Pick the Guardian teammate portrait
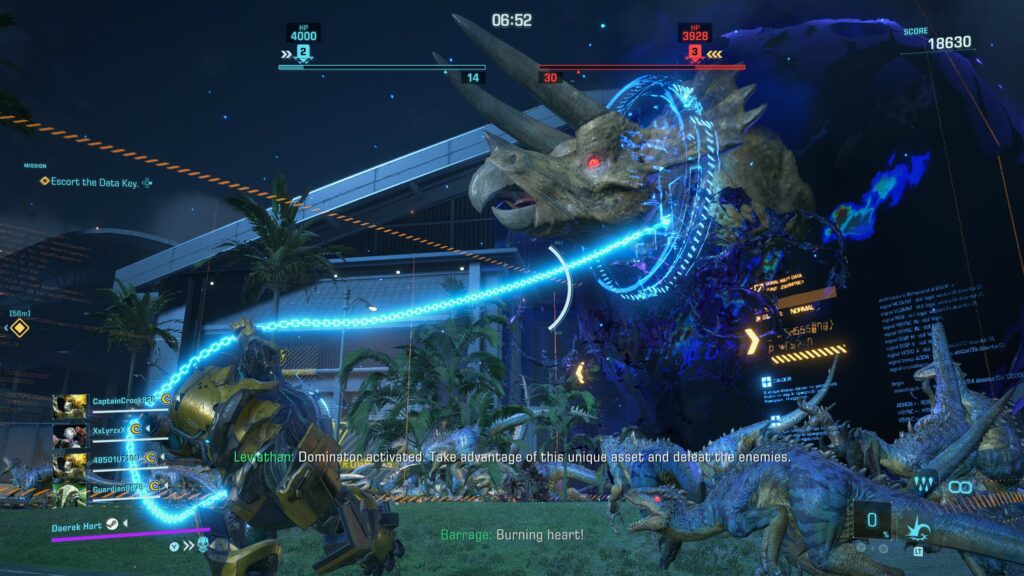 click(x=69, y=488)
